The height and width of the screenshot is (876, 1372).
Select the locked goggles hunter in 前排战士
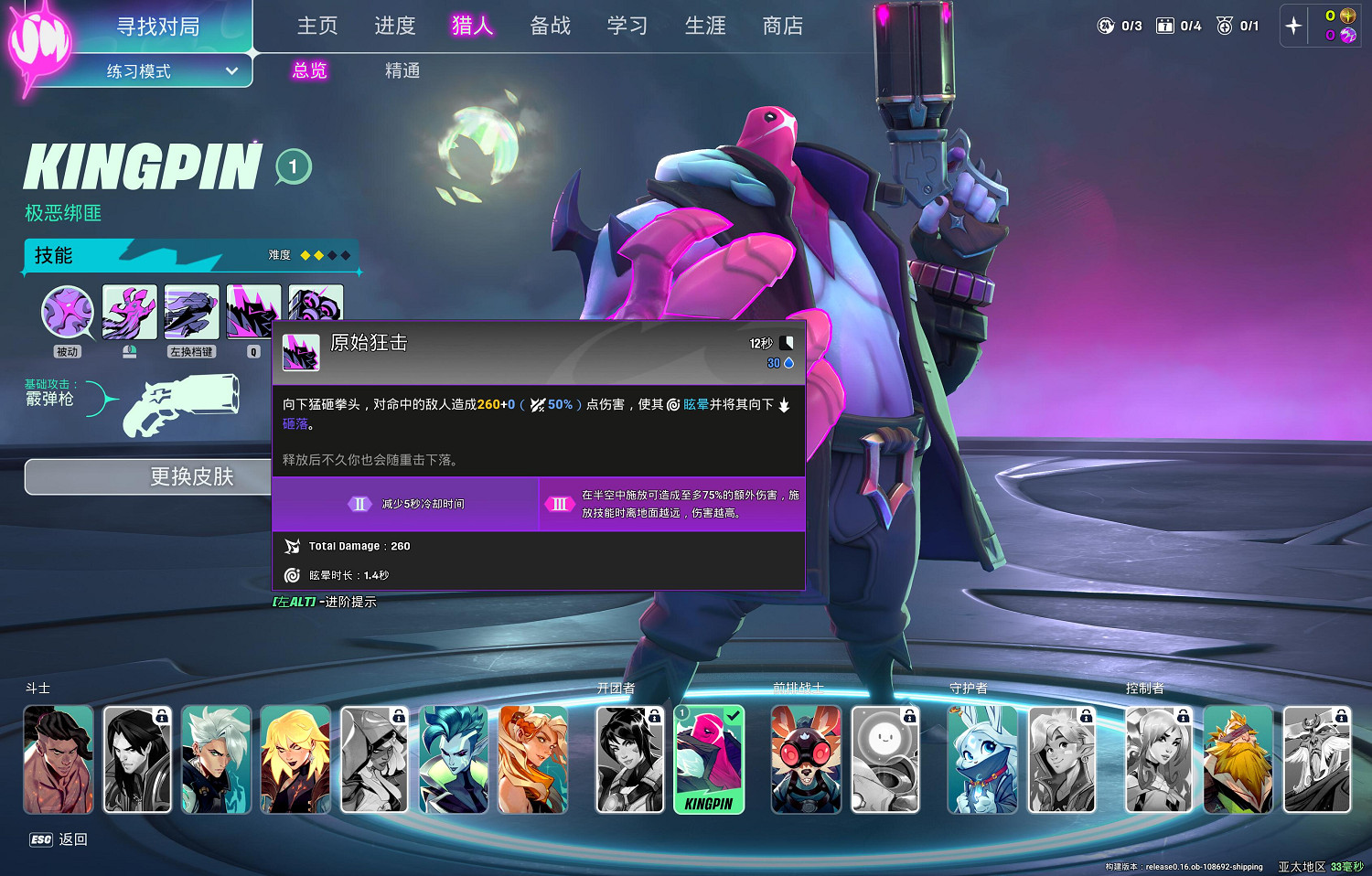806,759
